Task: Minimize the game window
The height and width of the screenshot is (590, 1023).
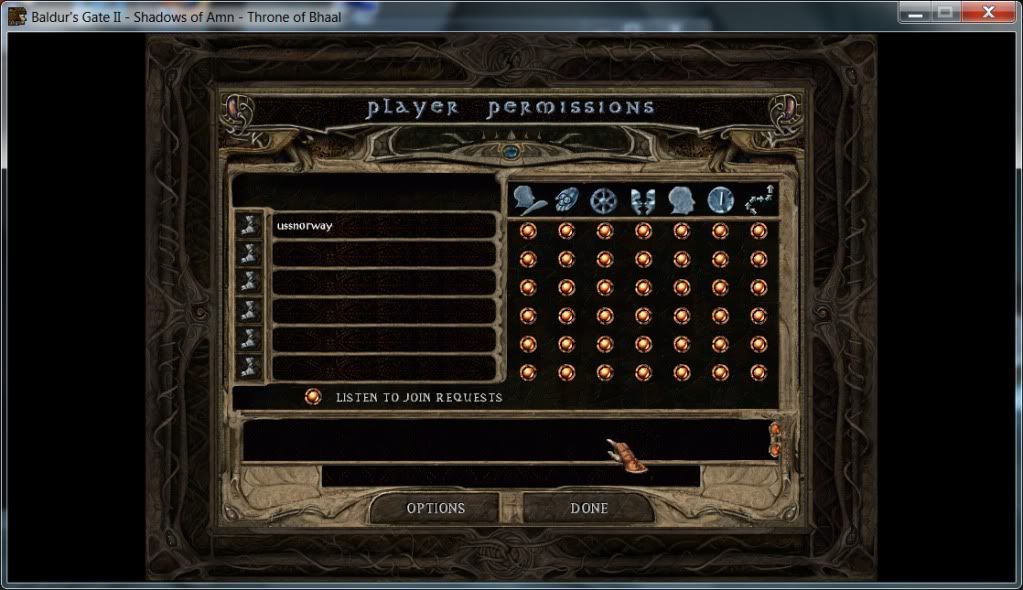Action: [914, 12]
